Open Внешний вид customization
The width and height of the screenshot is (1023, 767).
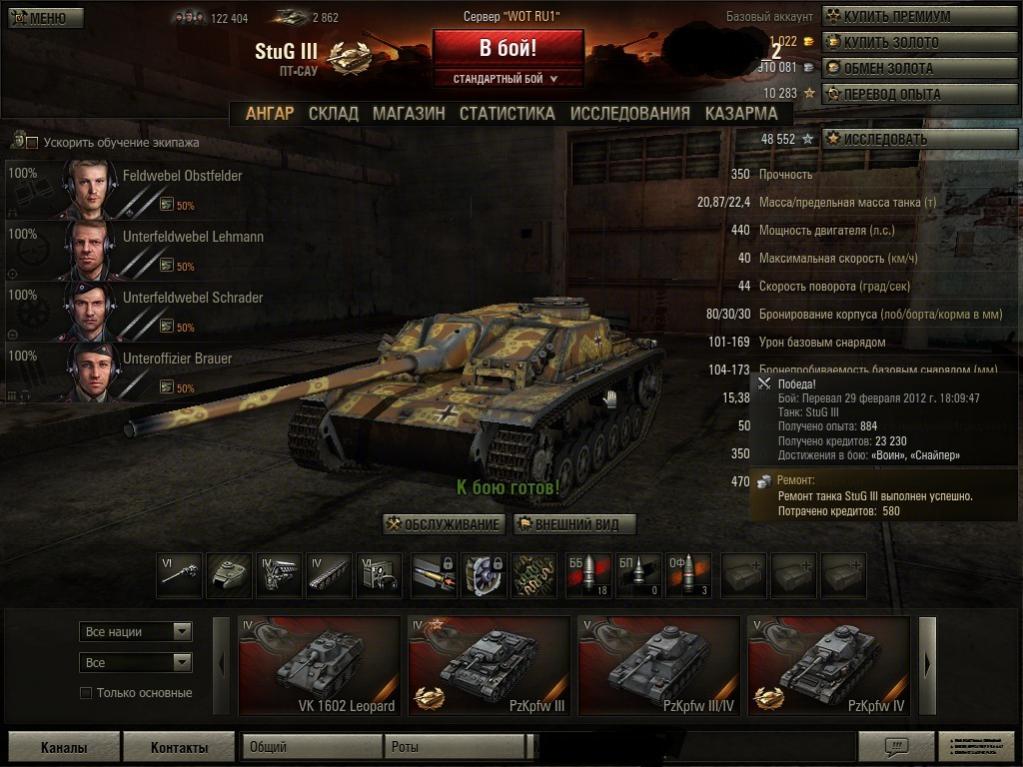[575, 524]
